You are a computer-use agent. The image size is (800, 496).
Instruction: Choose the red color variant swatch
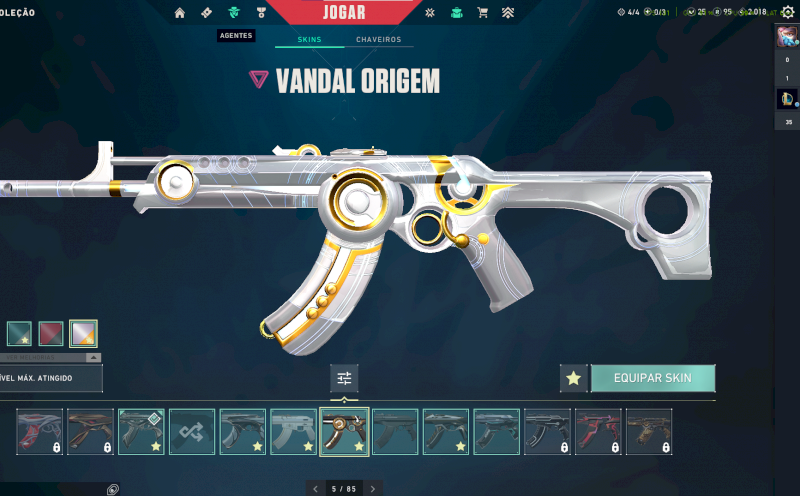click(x=51, y=333)
